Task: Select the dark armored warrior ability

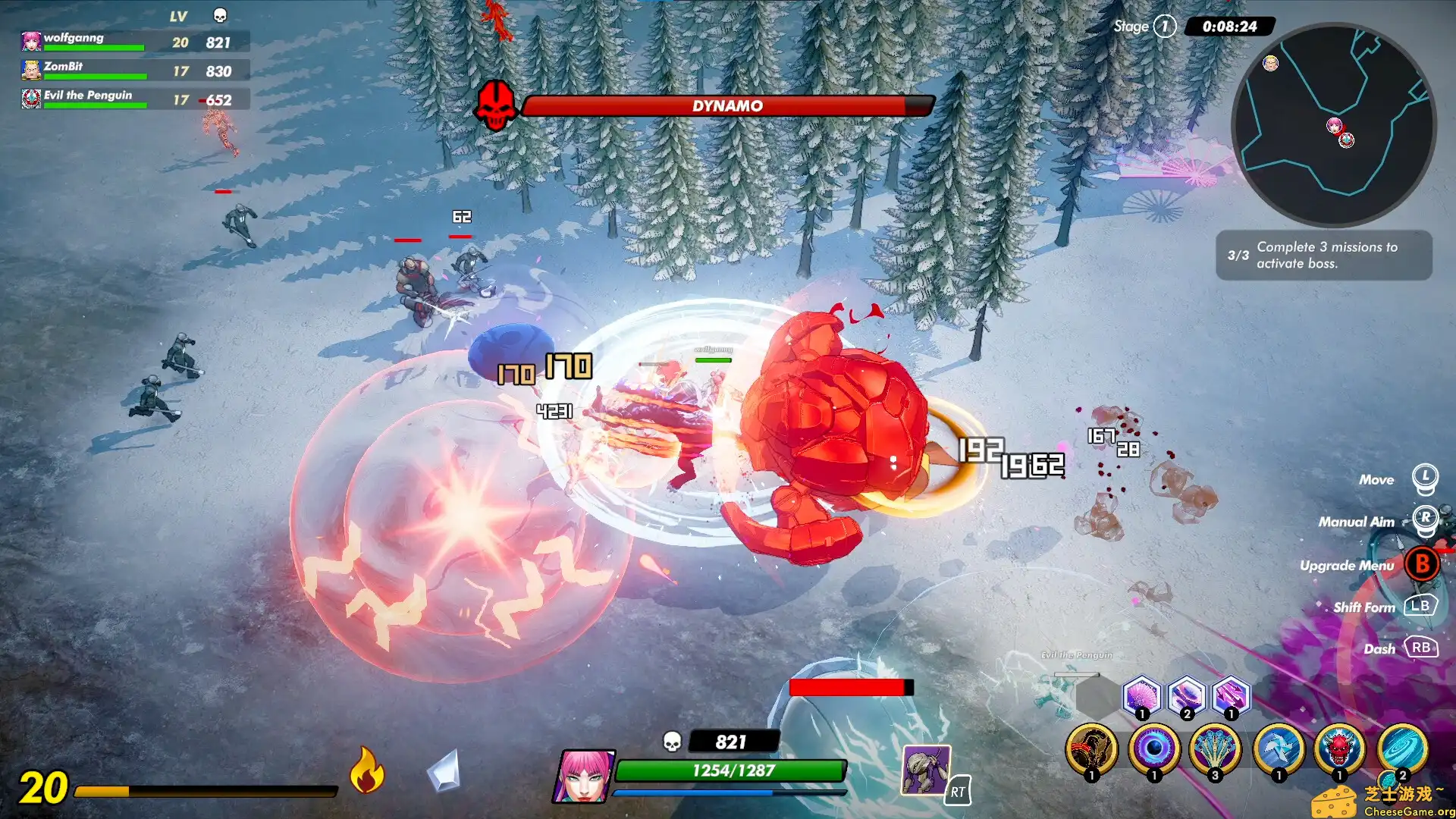Action: click(1092, 749)
